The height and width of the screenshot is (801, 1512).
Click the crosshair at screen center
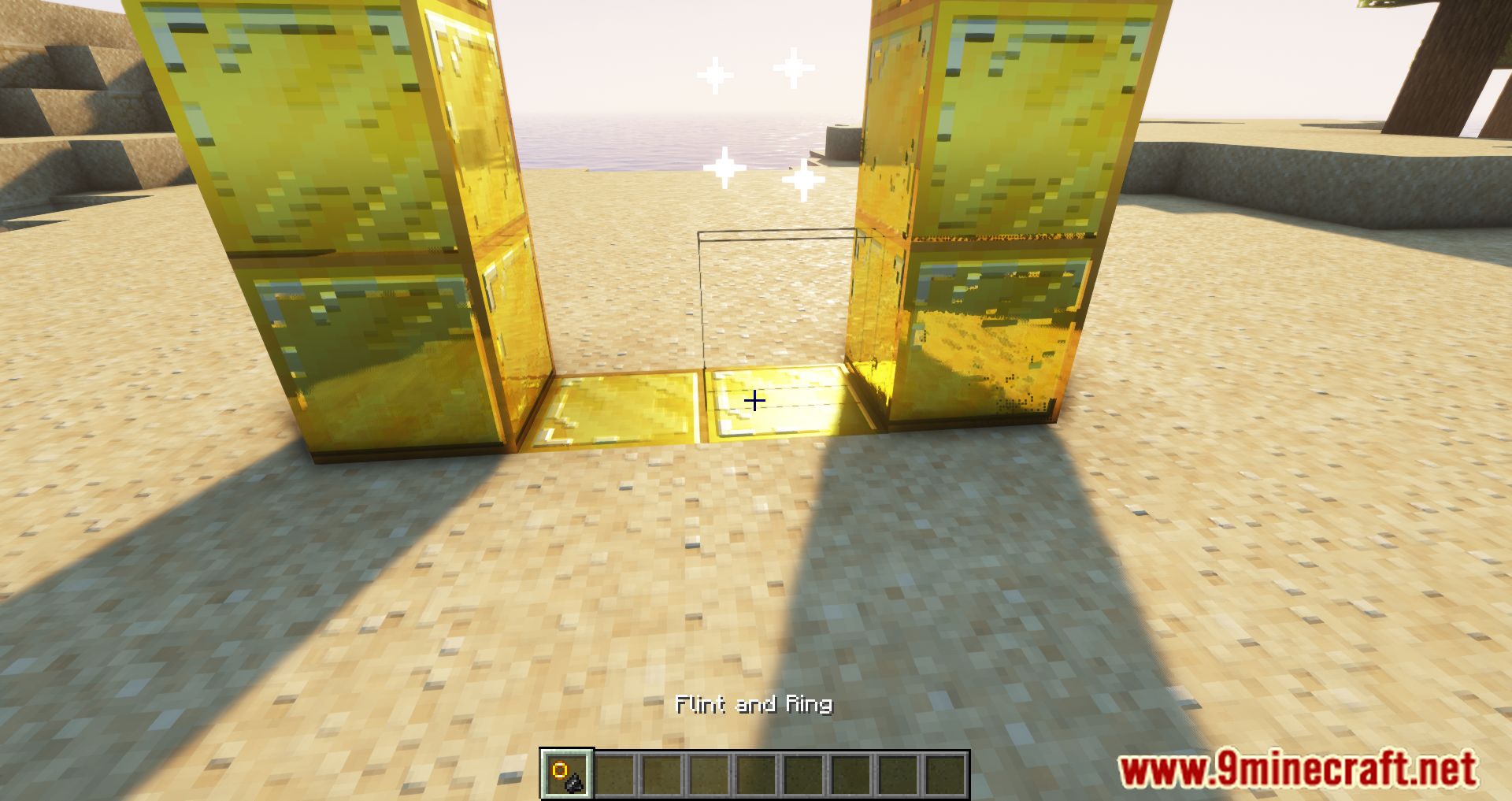(x=755, y=402)
